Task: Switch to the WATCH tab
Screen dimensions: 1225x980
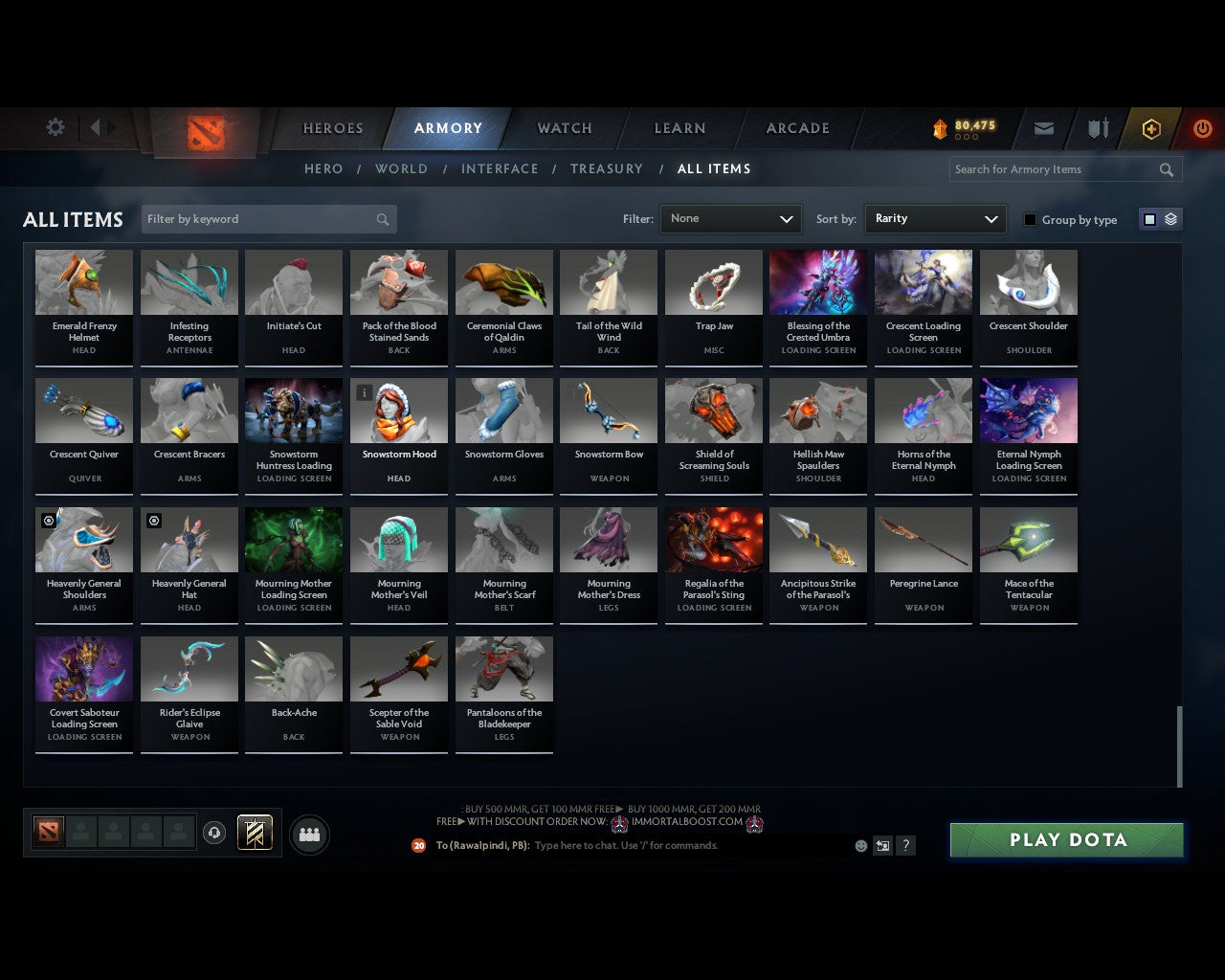Action: [x=564, y=128]
